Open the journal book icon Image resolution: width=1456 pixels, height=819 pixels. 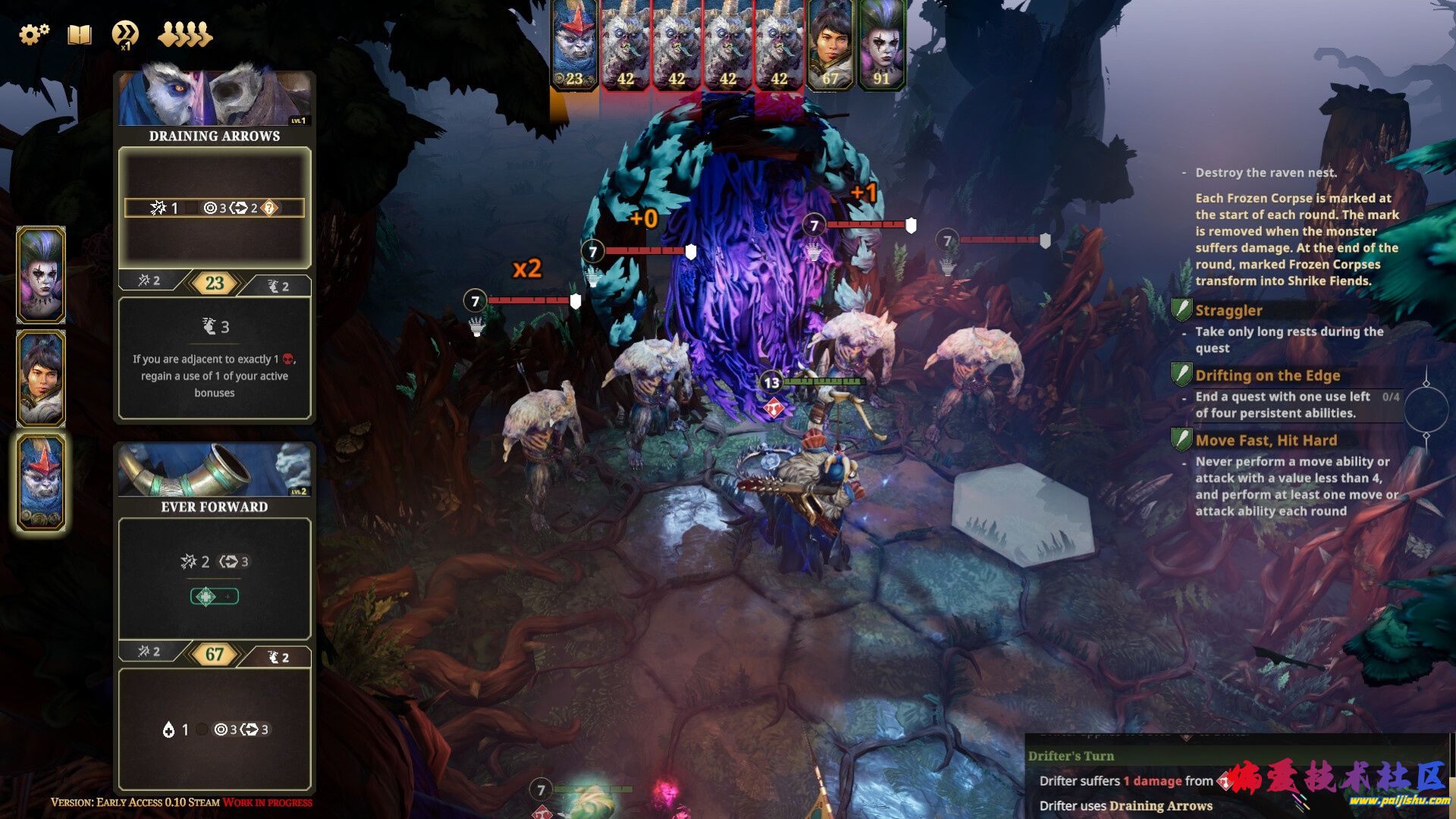pyautogui.click(x=80, y=34)
